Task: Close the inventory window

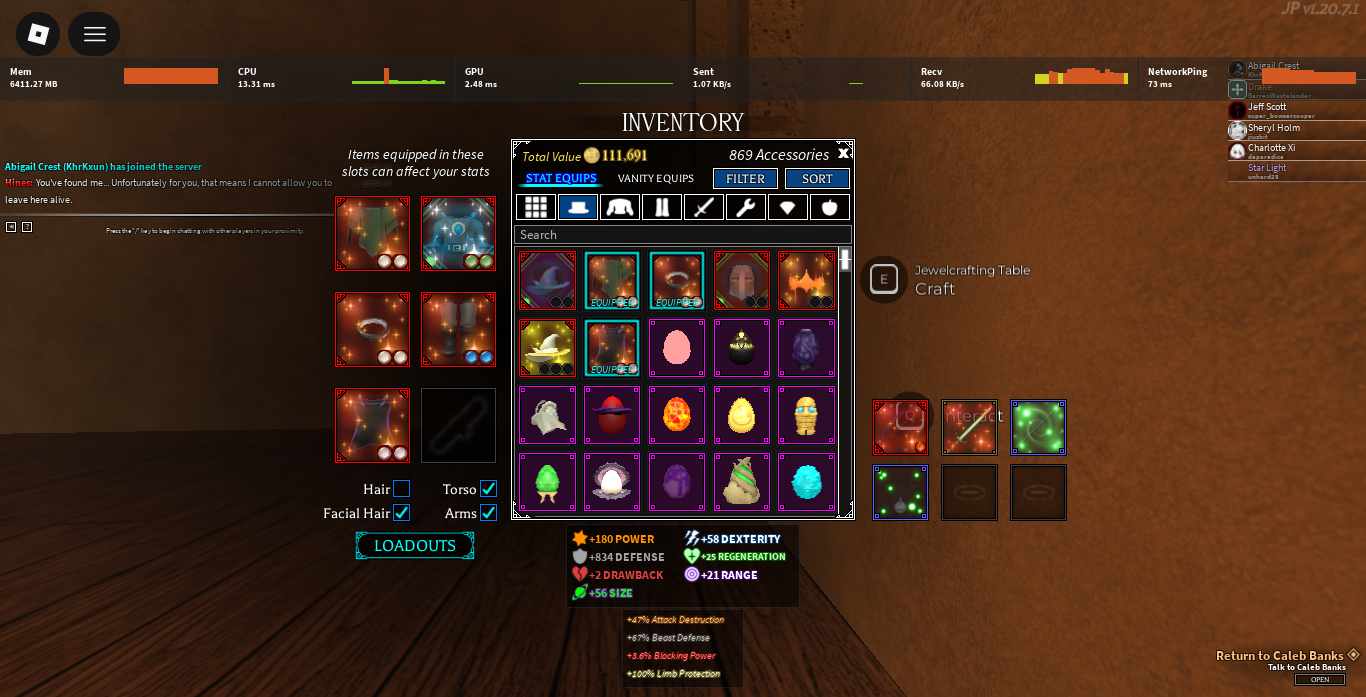Action: click(843, 153)
